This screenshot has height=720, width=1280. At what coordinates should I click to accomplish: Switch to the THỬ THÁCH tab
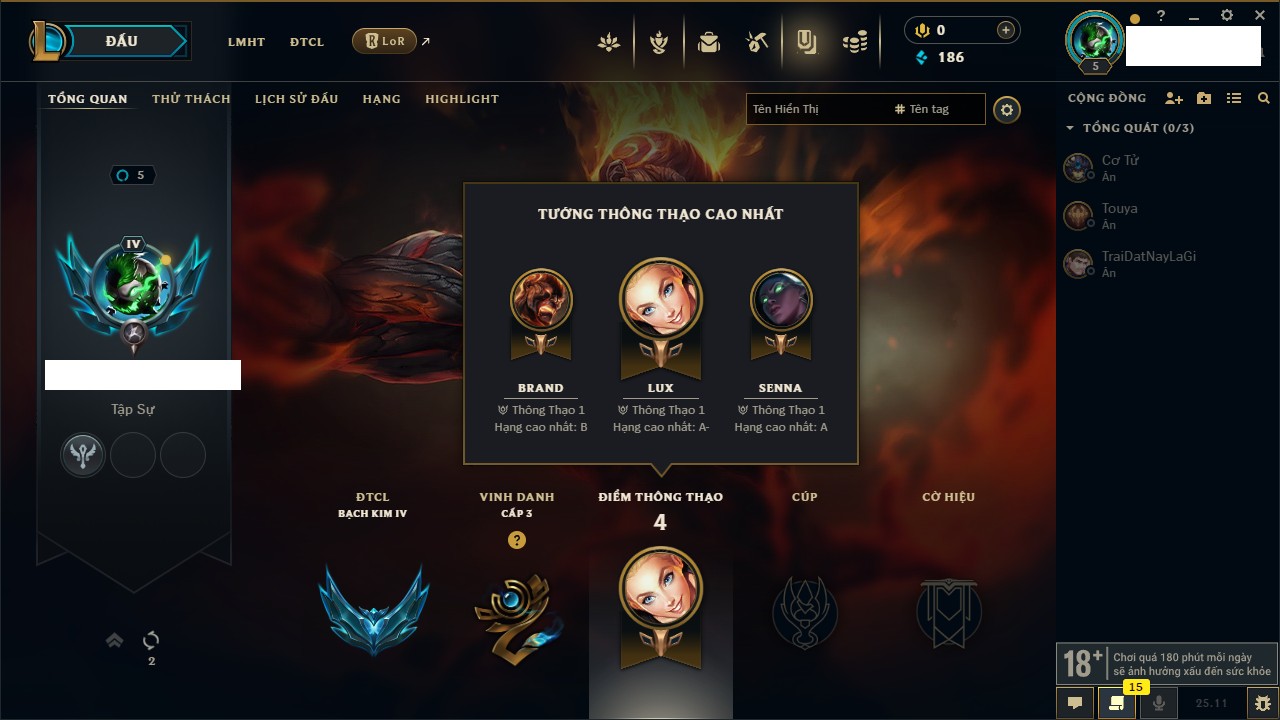(x=191, y=99)
